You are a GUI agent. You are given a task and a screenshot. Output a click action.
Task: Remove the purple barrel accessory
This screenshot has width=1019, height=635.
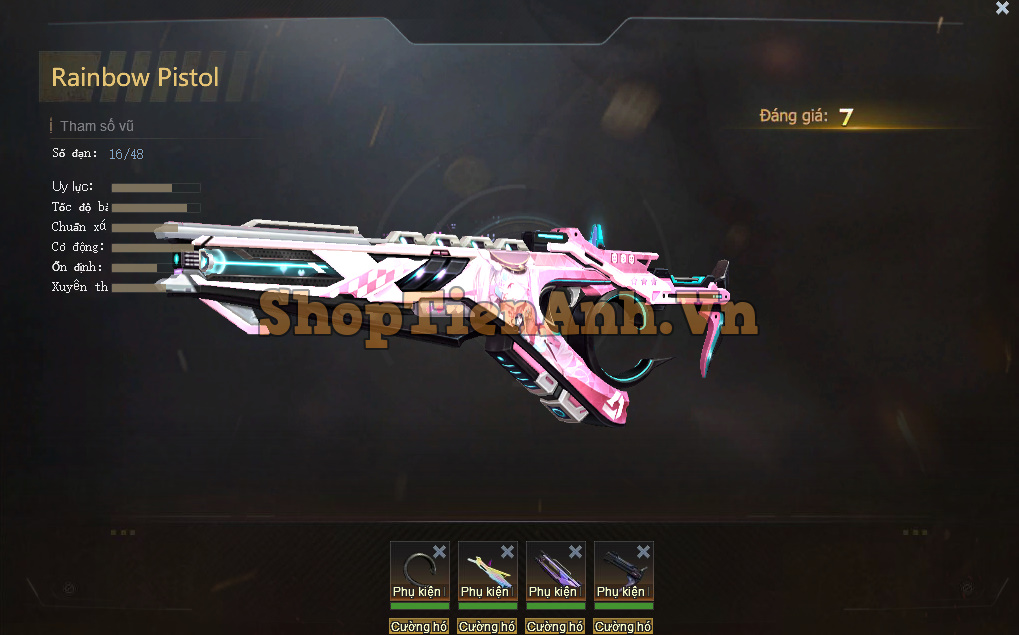tap(576, 552)
